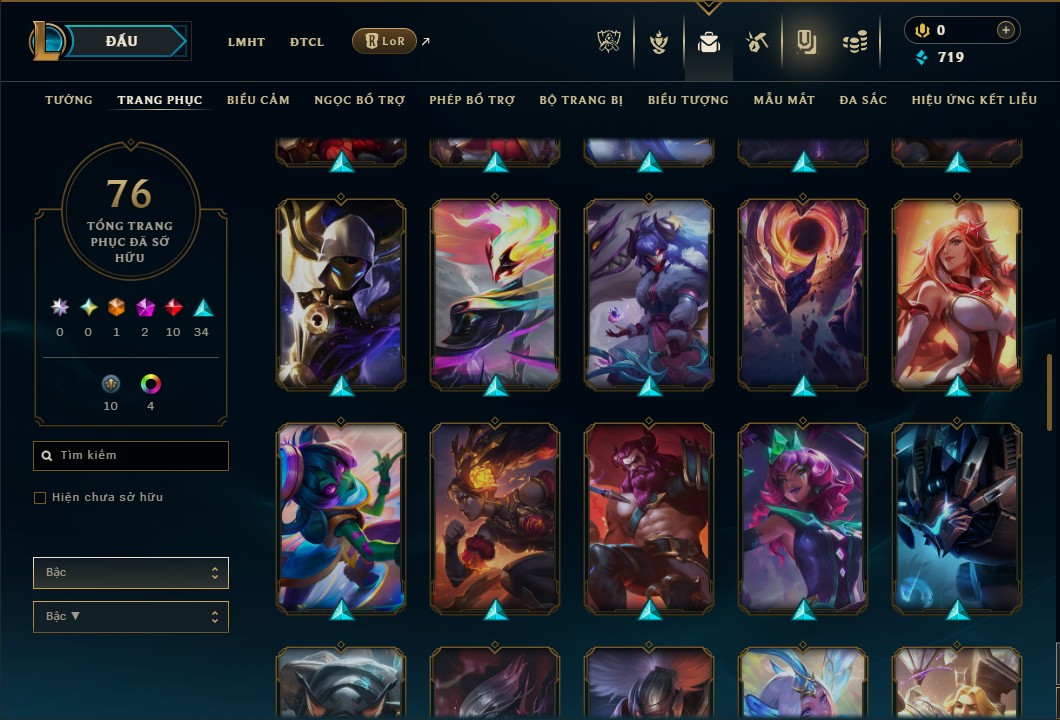This screenshot has width=1060, height=720.
Task: Open the coin stack store icon
Action: pyautogui.click(x=854, y=42)
